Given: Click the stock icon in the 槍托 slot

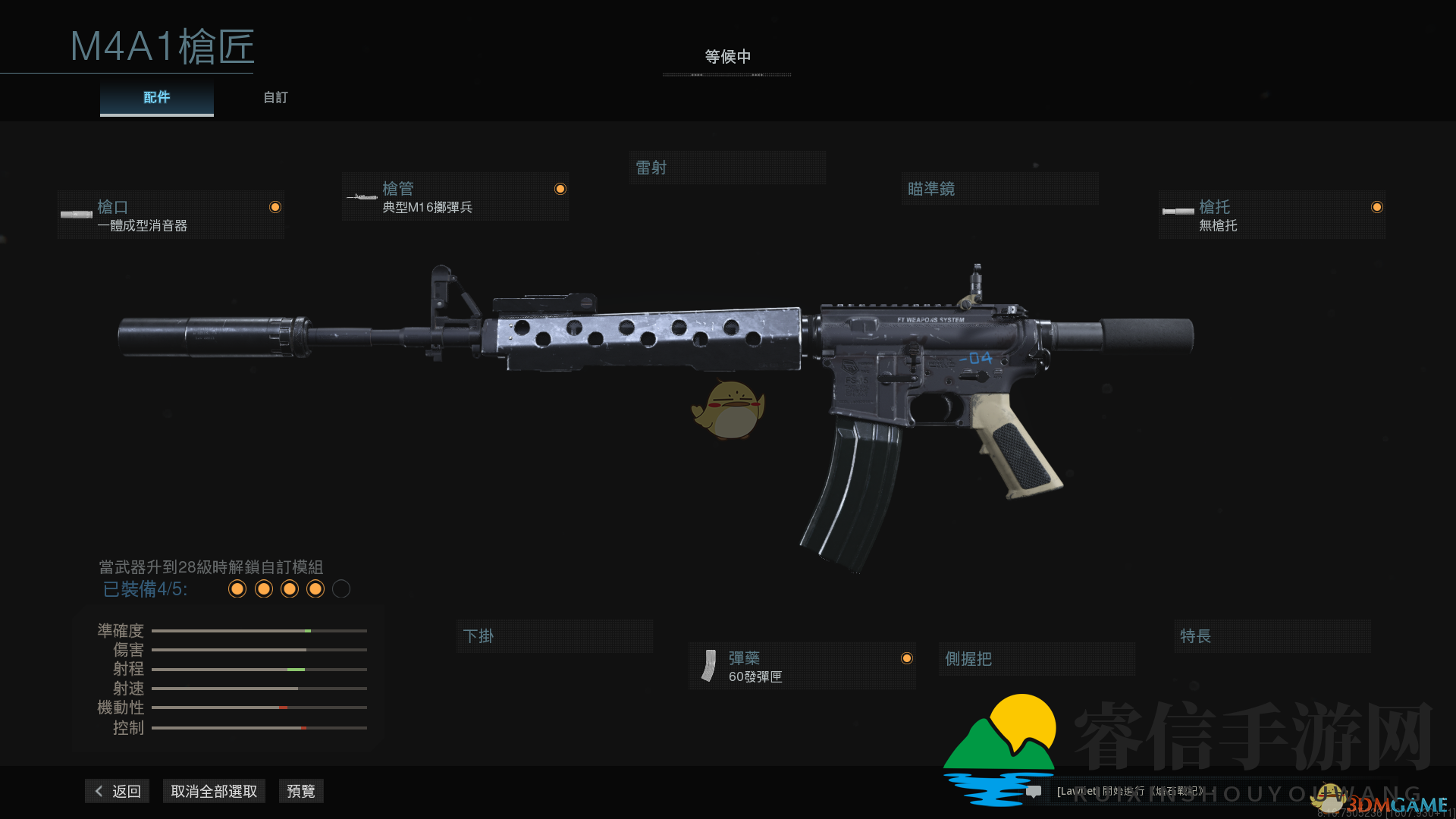Looking at the screenshot, I should (x=1180, y=212).
